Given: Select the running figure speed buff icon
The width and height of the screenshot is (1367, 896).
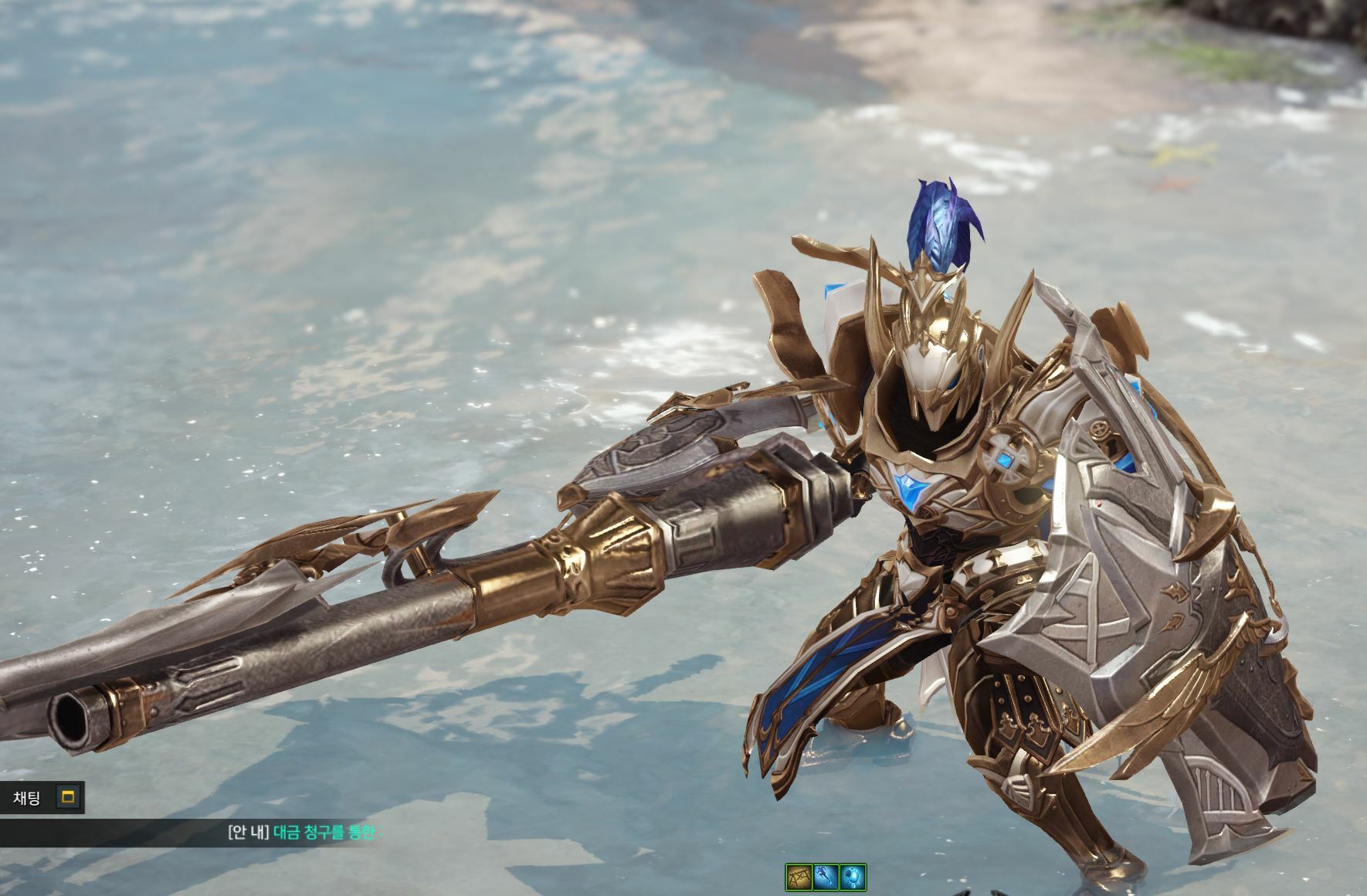Looking at the screenshot, I should coord(826,877).
